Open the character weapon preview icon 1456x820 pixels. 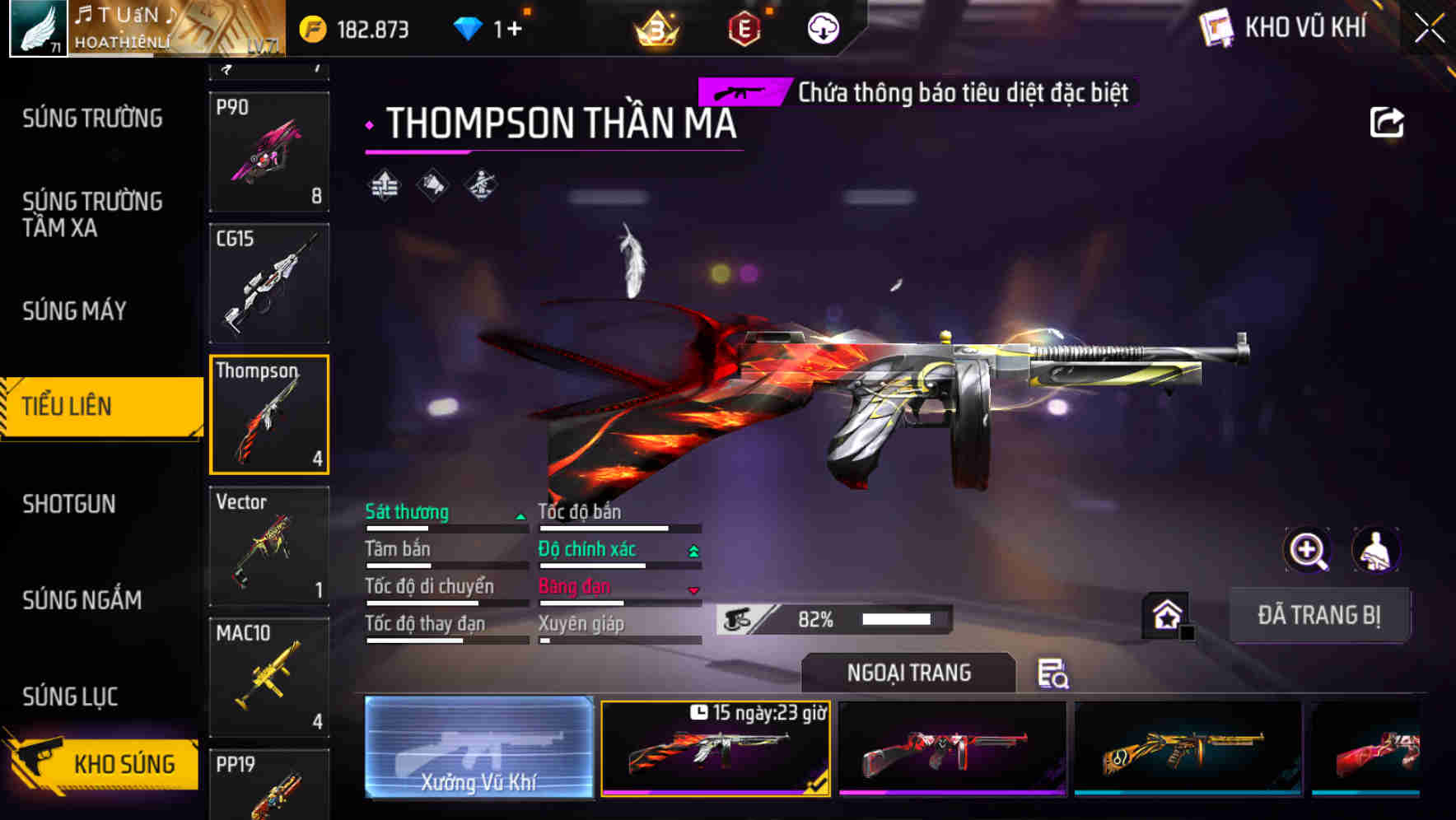pos(1374,550)
